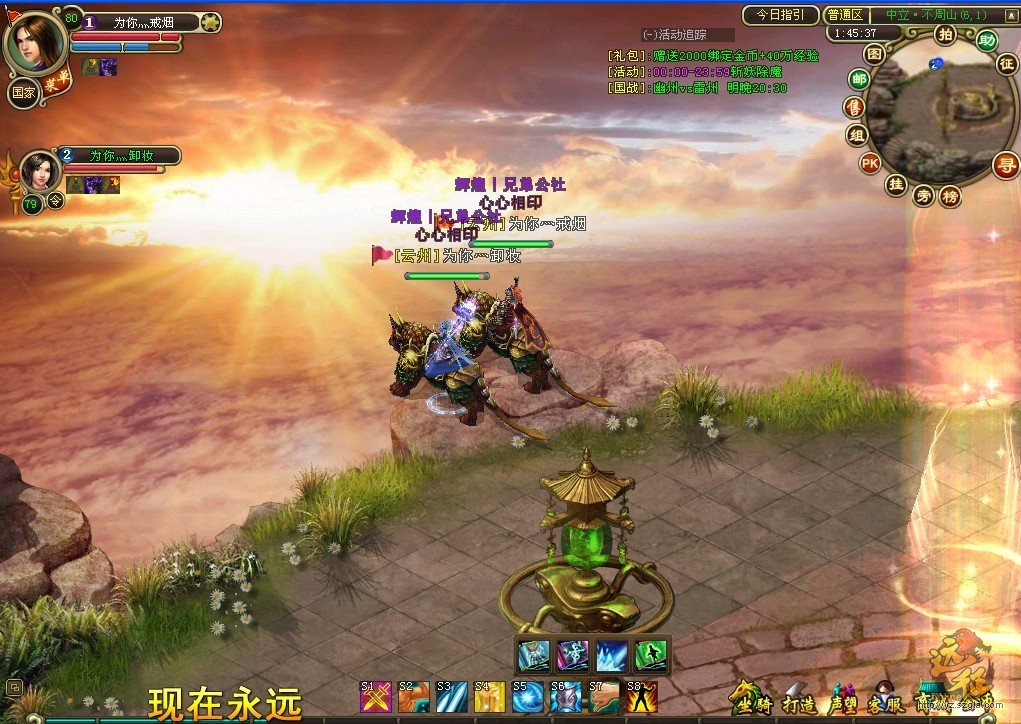The image size is (1021, 724).
Task: Activate the S1 crossed swords skill
Action: [x=375, y=696]
